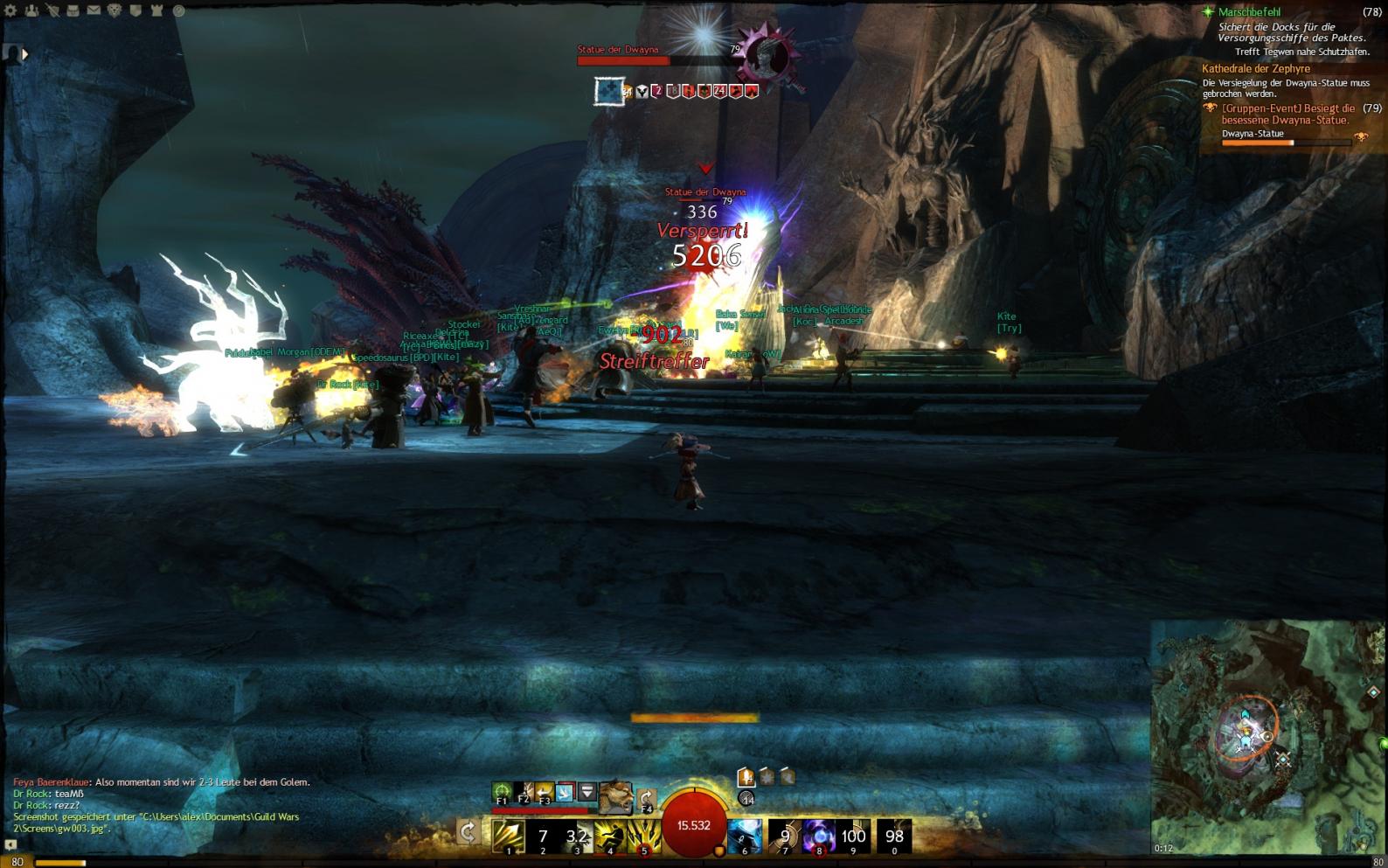1388x868 pixels.
Task: Activate weapon skill 5 arrow barrage
Action: pos(644,836)
